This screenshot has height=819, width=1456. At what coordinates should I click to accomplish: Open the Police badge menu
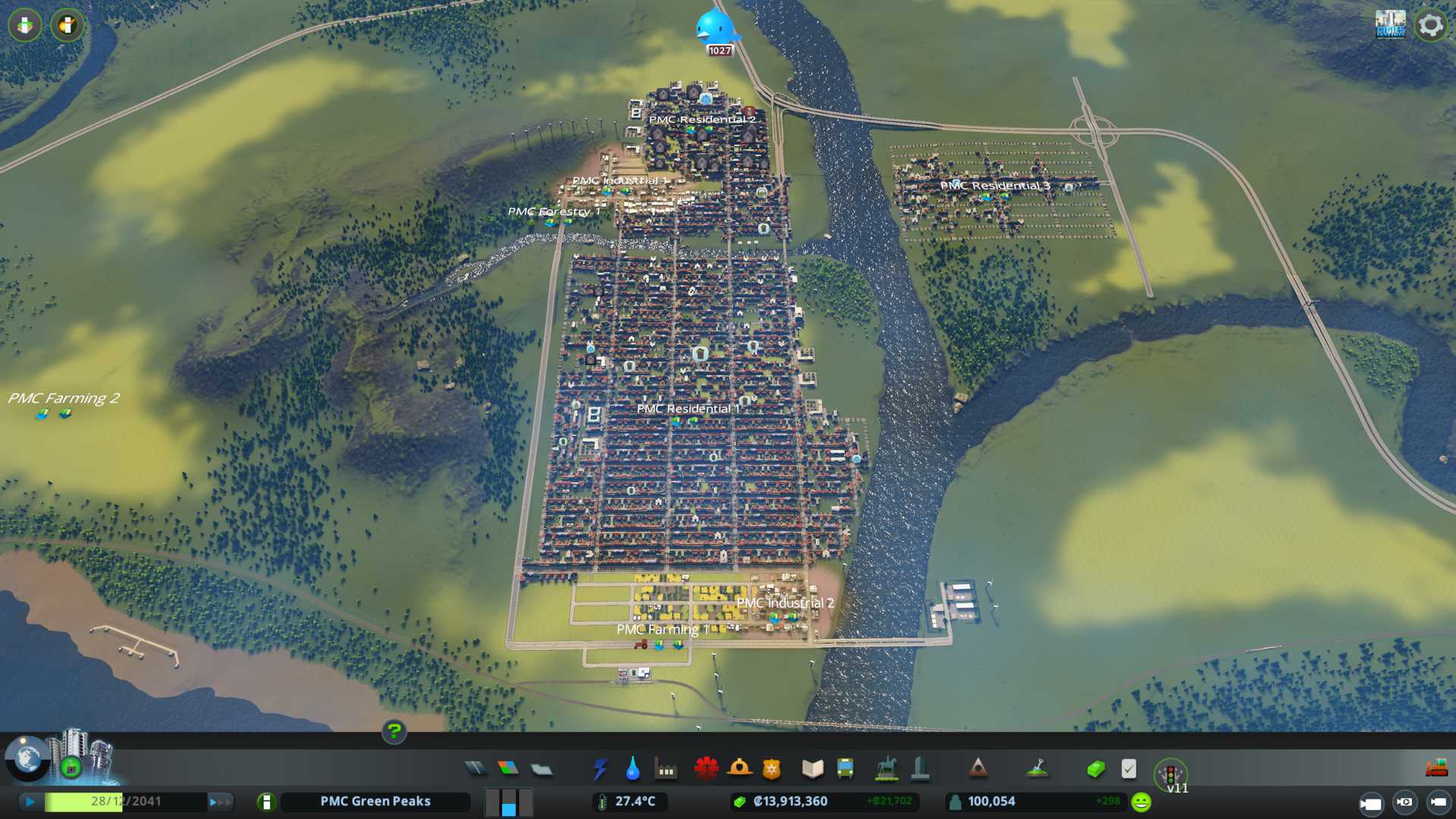771,770
